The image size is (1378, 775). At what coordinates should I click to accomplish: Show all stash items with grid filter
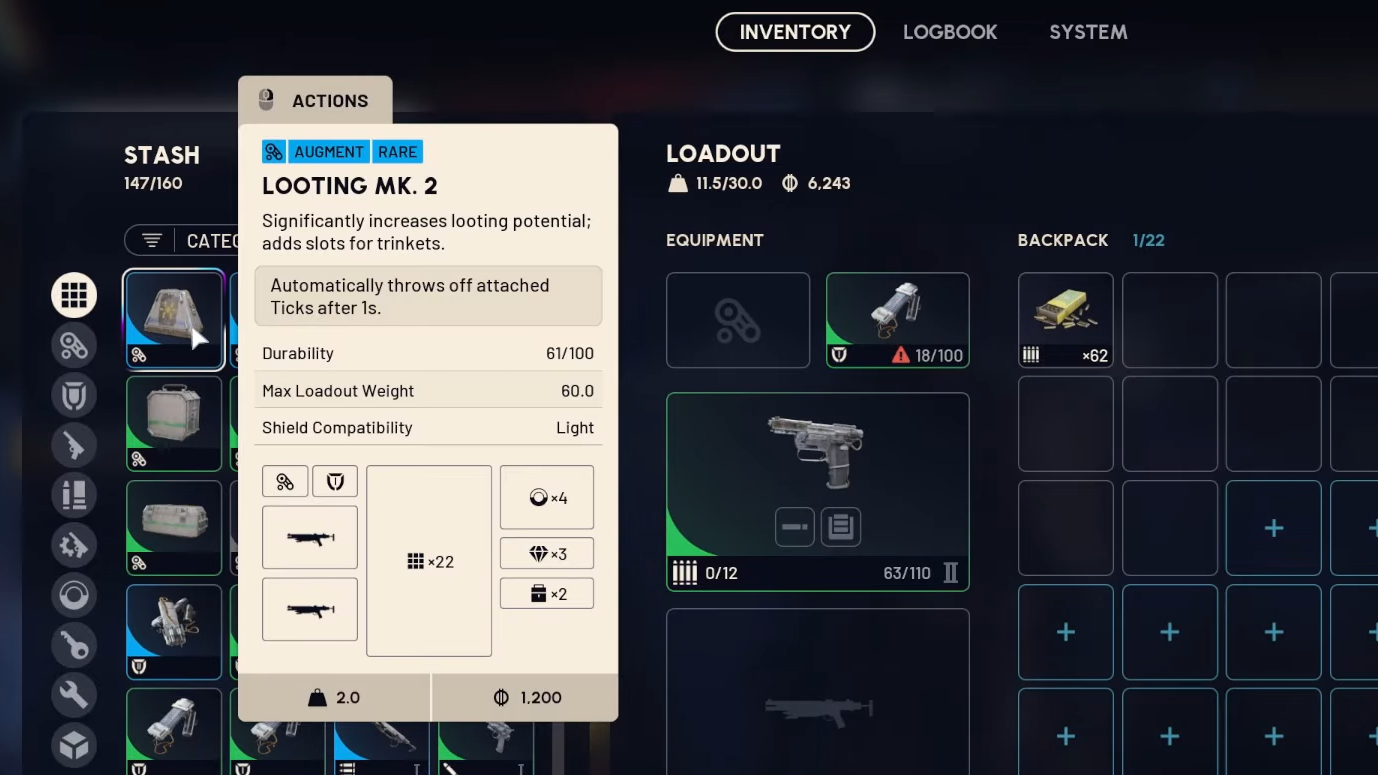coord(74,295)
